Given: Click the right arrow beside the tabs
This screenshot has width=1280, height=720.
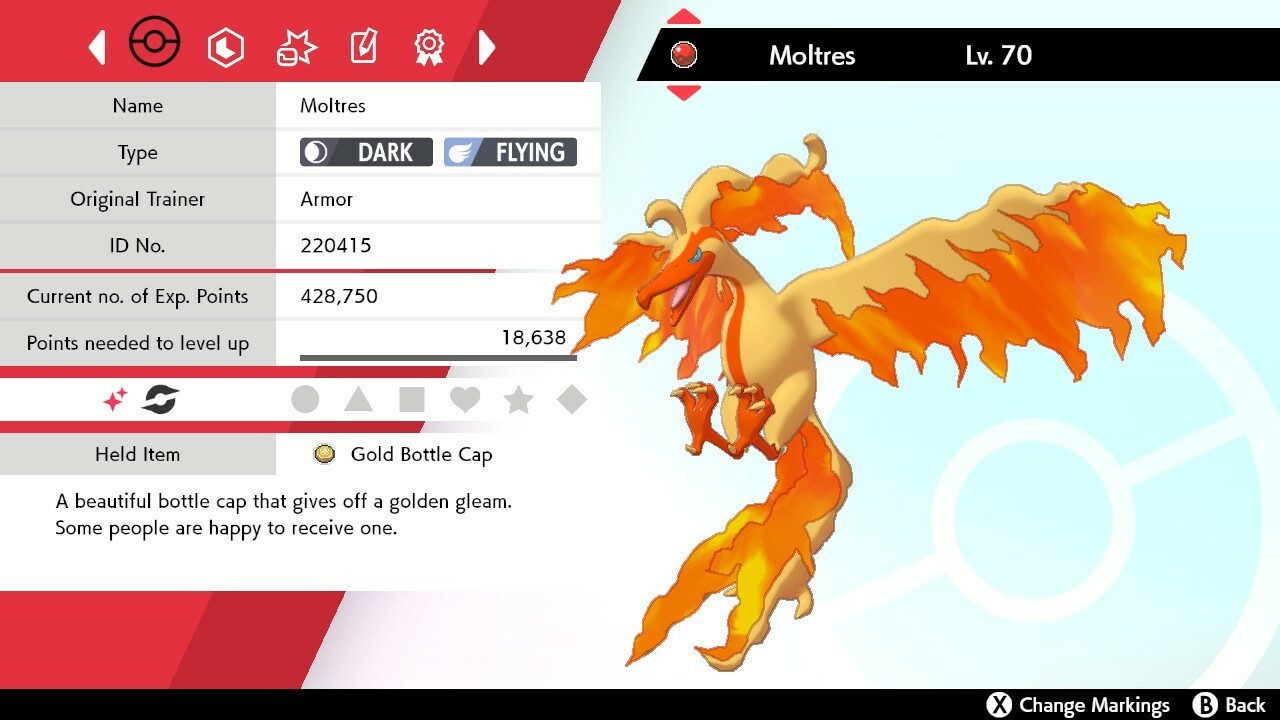Looking at the screenshot, I should click(487, 47).
